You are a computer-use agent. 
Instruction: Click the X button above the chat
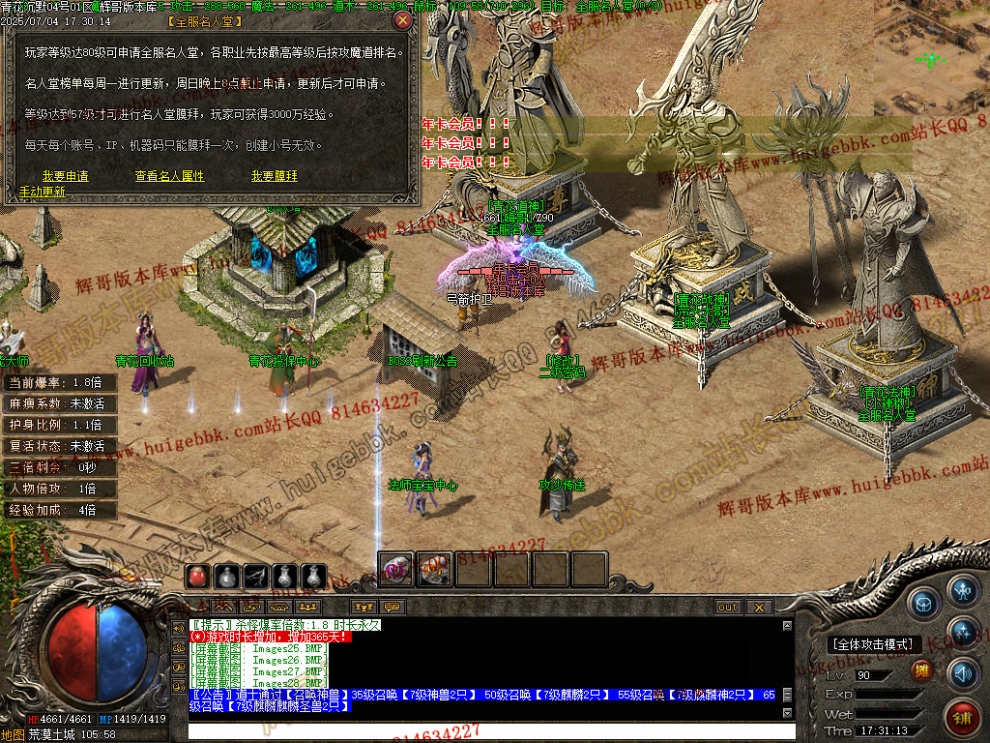coord(759,607)
